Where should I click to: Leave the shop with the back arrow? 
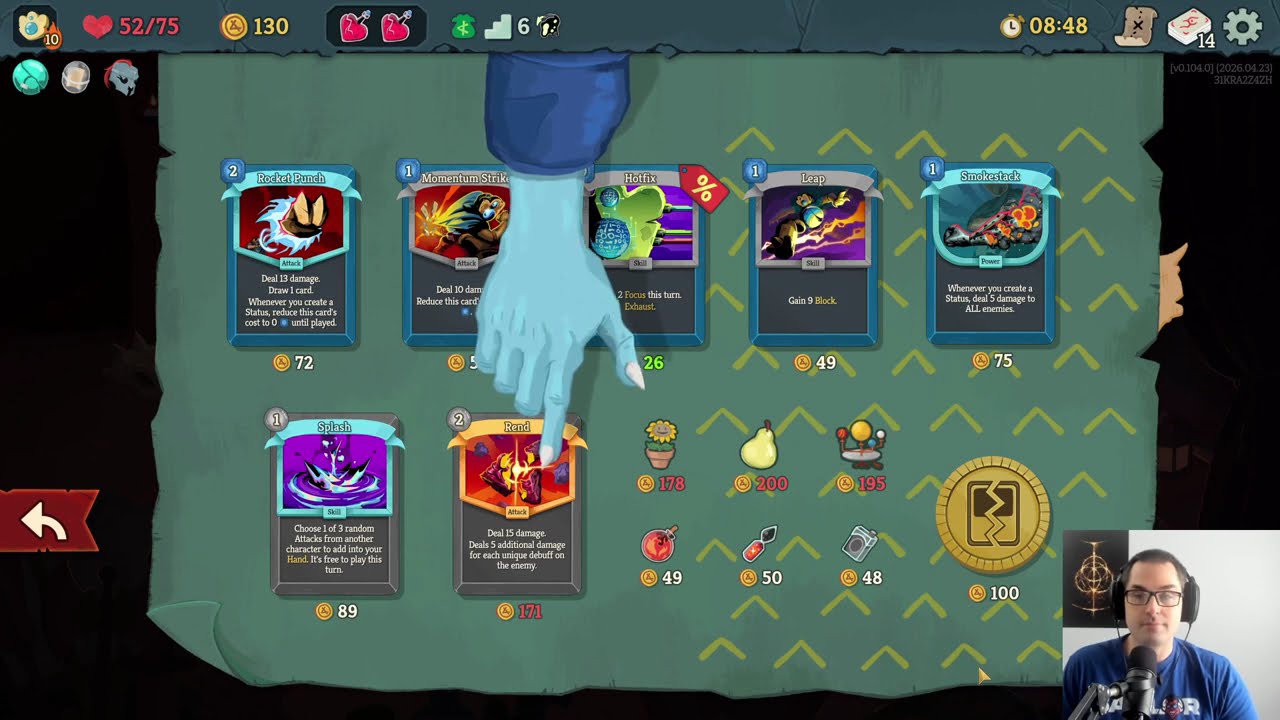46,521
